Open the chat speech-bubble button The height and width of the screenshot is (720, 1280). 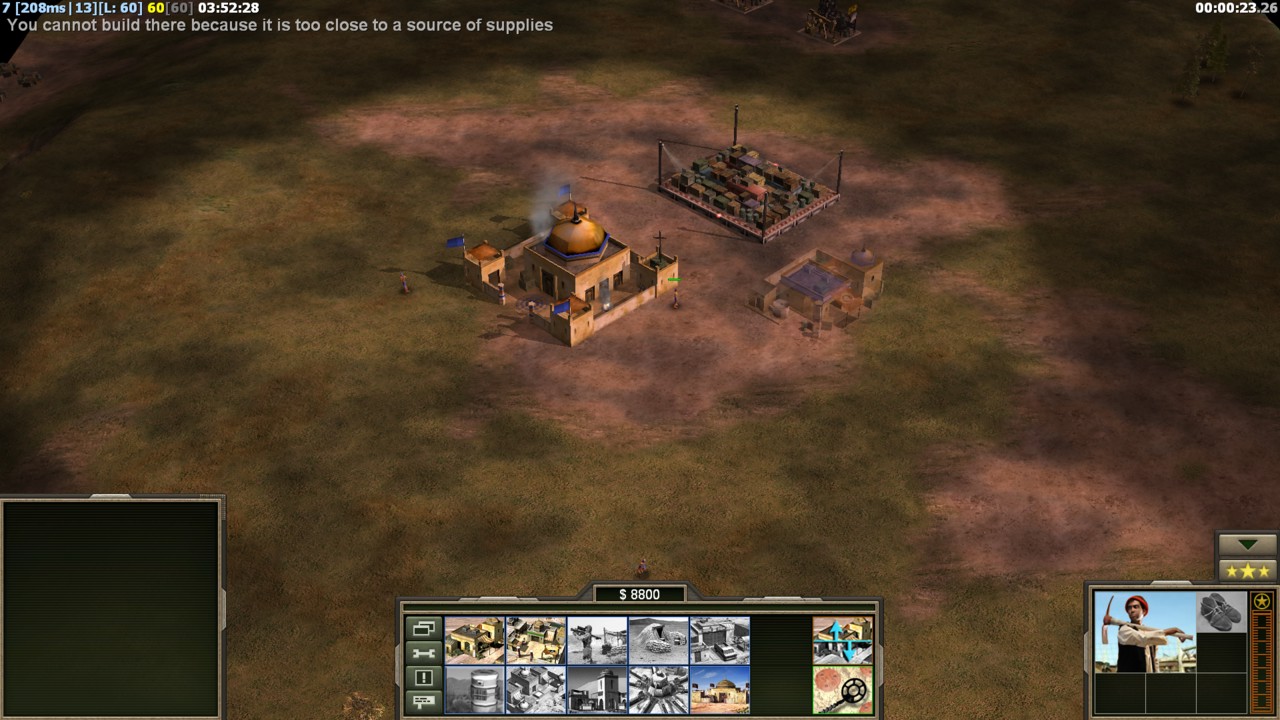point(423,701)
